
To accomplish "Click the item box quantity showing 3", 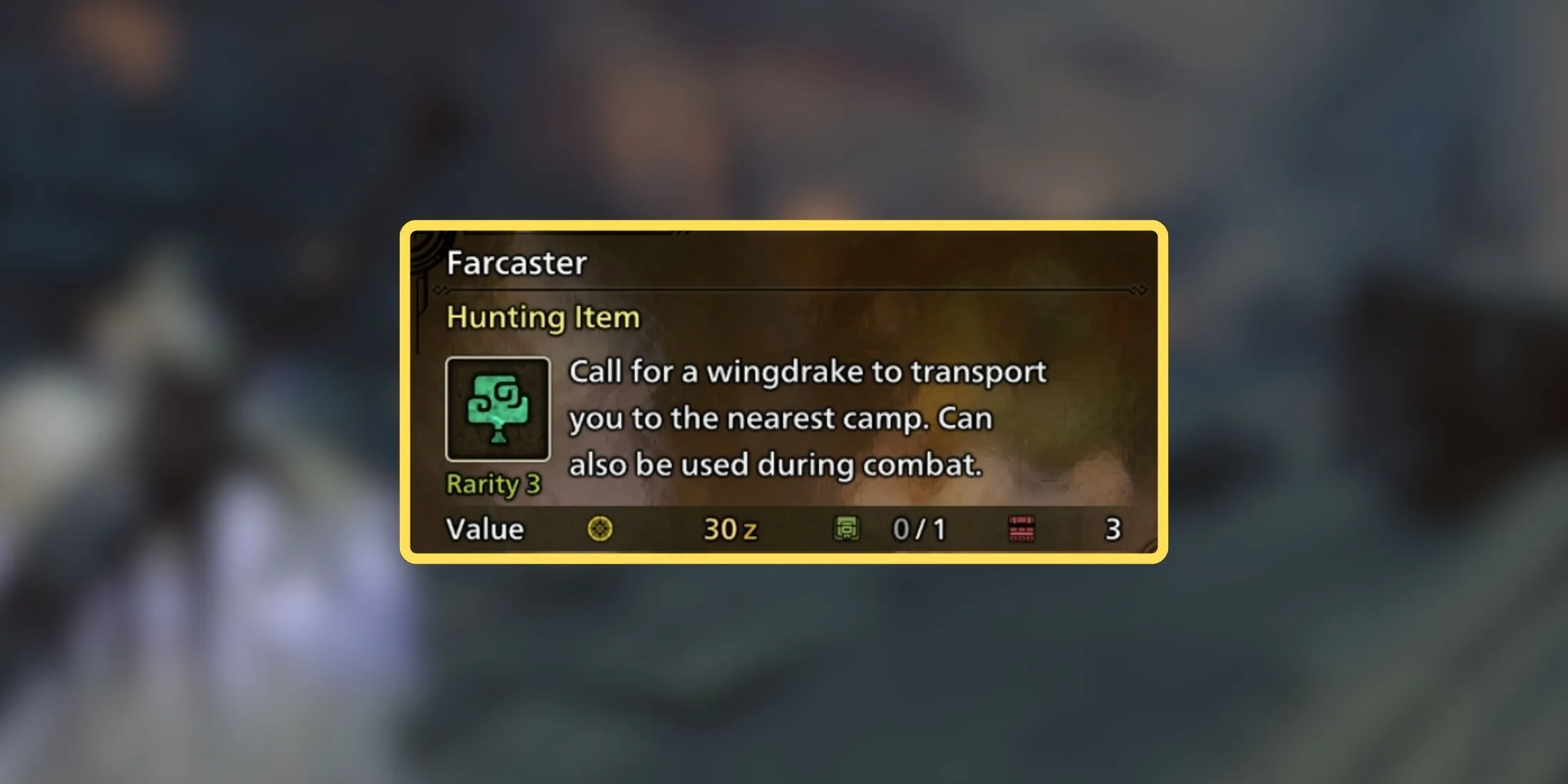I will click(x=1113, y=528).
